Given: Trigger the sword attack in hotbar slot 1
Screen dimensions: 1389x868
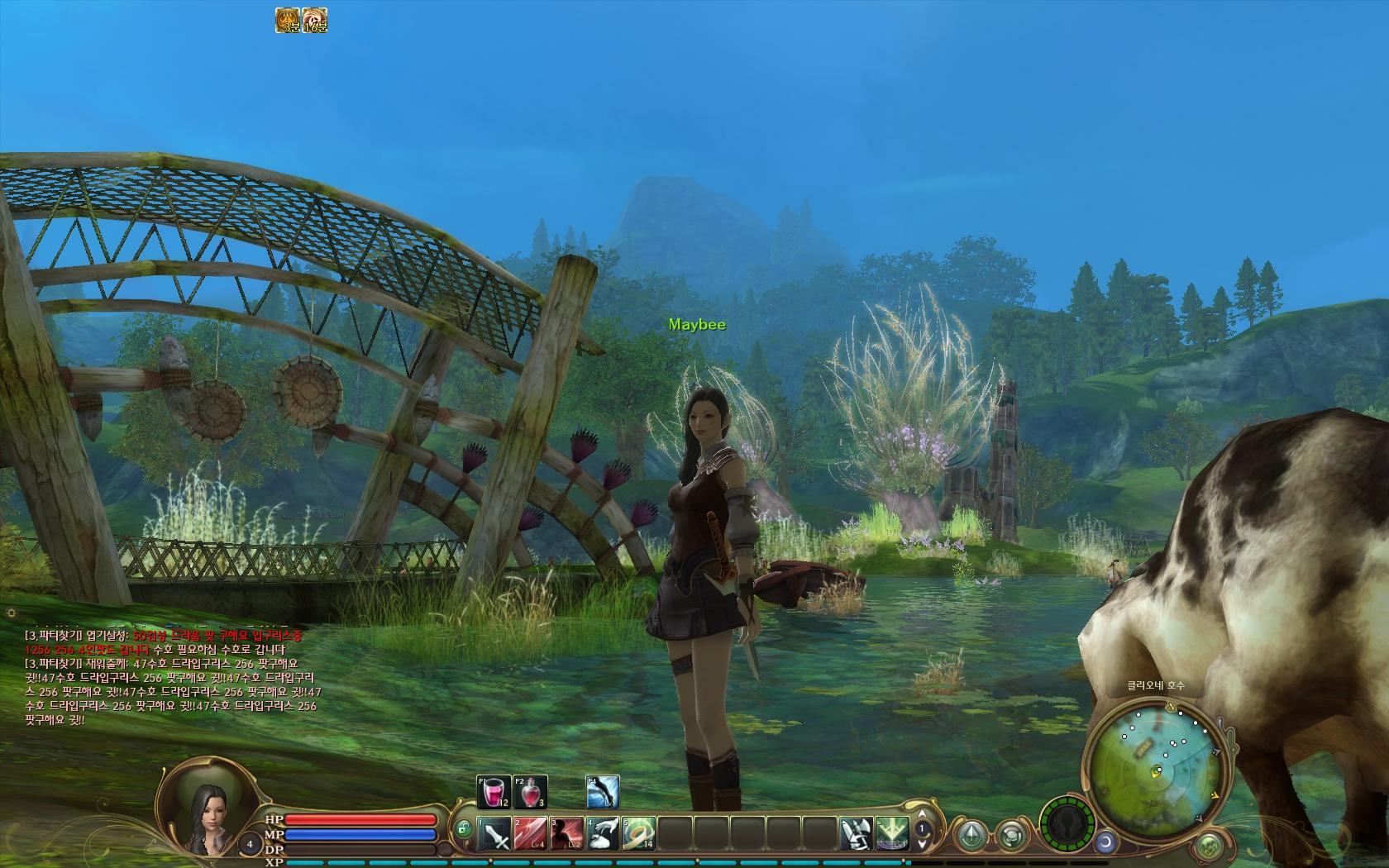Looking at the screenshot, I should click(x=494, y=833).
